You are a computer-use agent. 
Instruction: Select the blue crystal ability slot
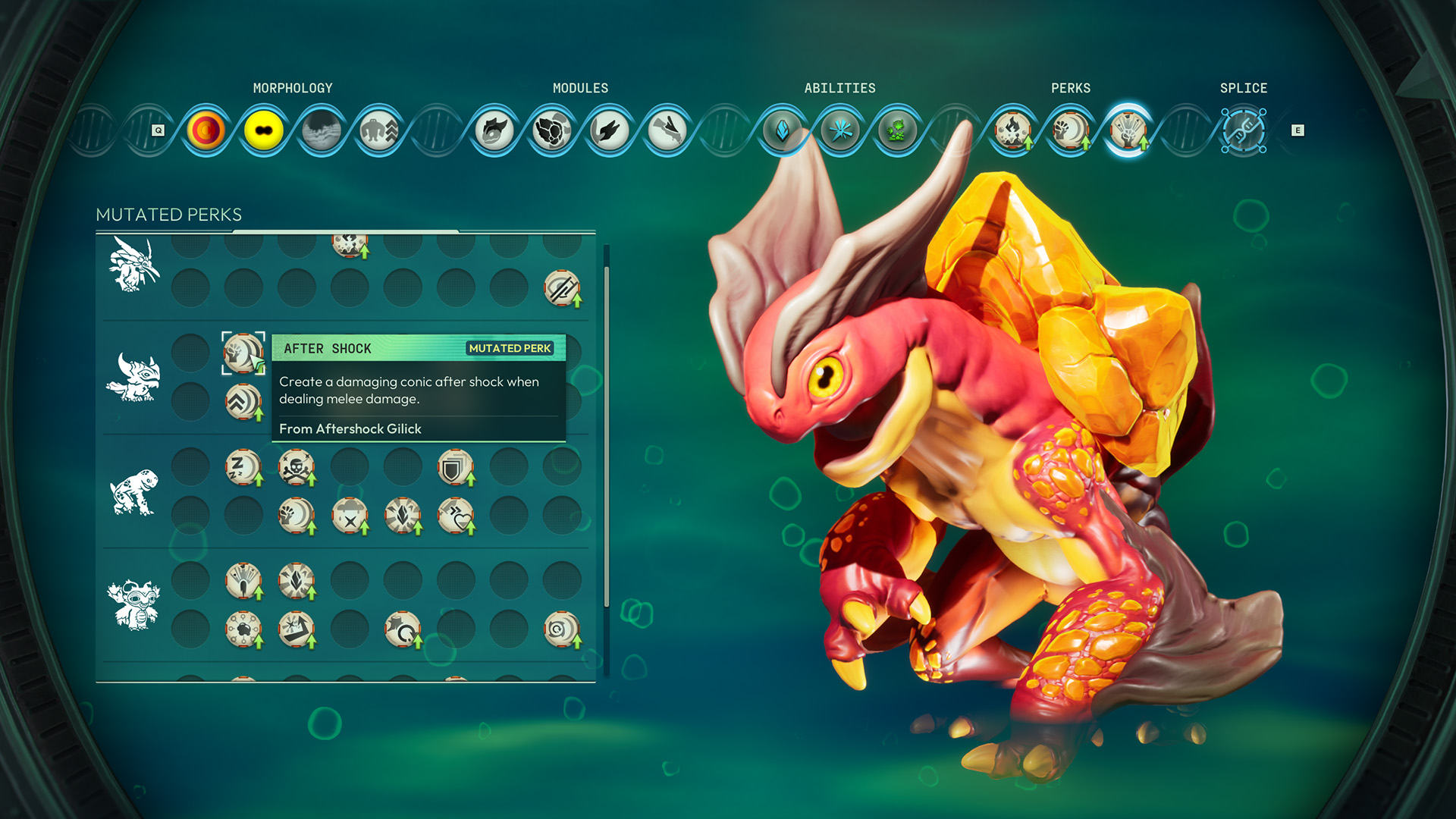tap(782, 130)
